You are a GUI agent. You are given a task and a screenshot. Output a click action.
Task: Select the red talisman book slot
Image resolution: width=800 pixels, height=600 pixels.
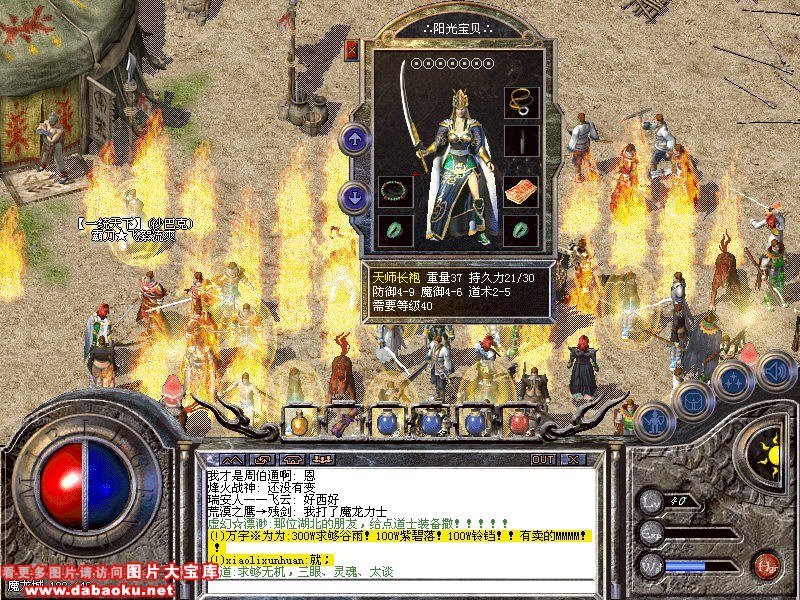click(x=521, y=190)
